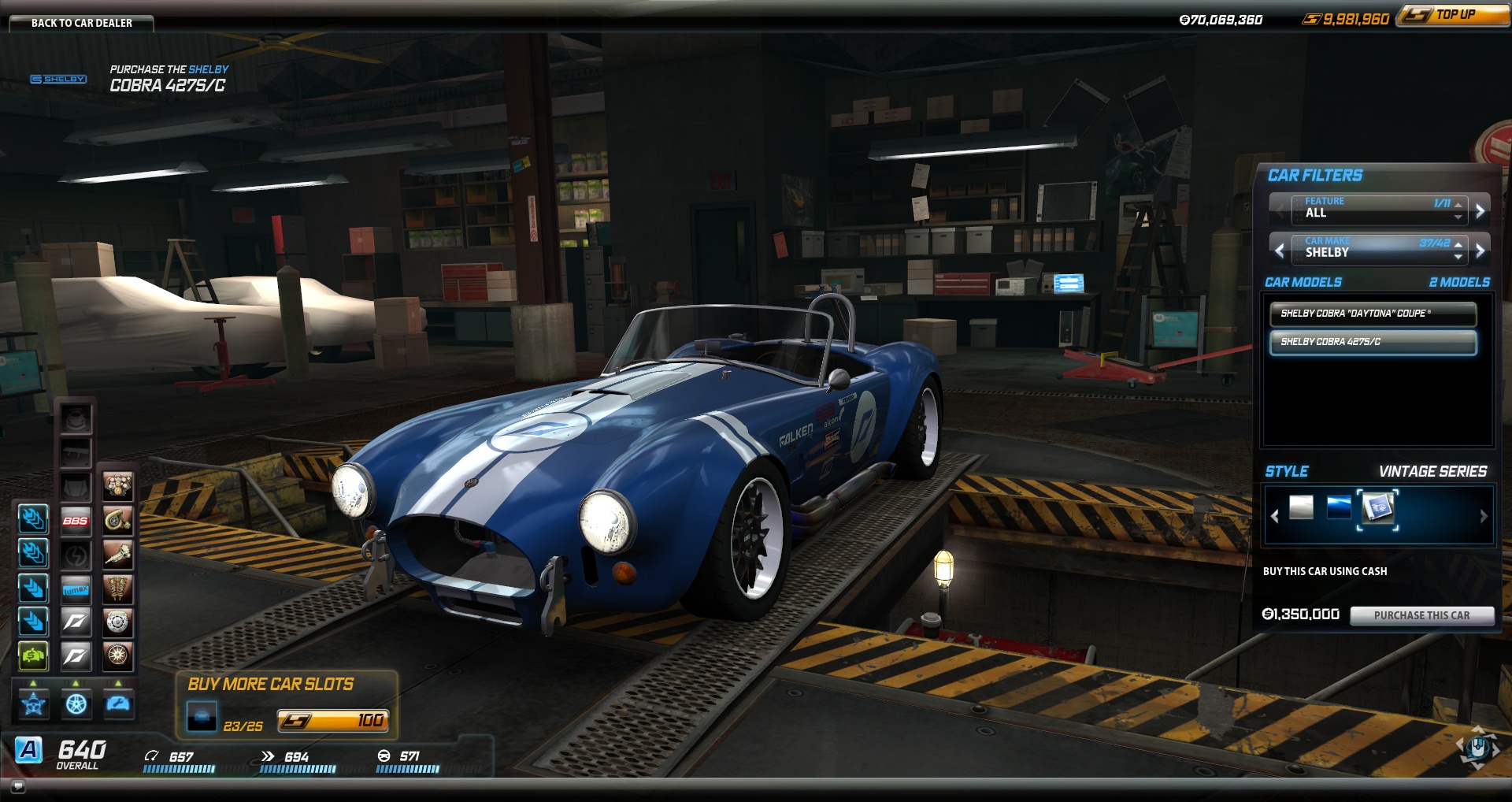Select the Shelby Cobra "Daytona" Coupe model
This screenshot has width=1512, height=802.
pos(1373,314)
